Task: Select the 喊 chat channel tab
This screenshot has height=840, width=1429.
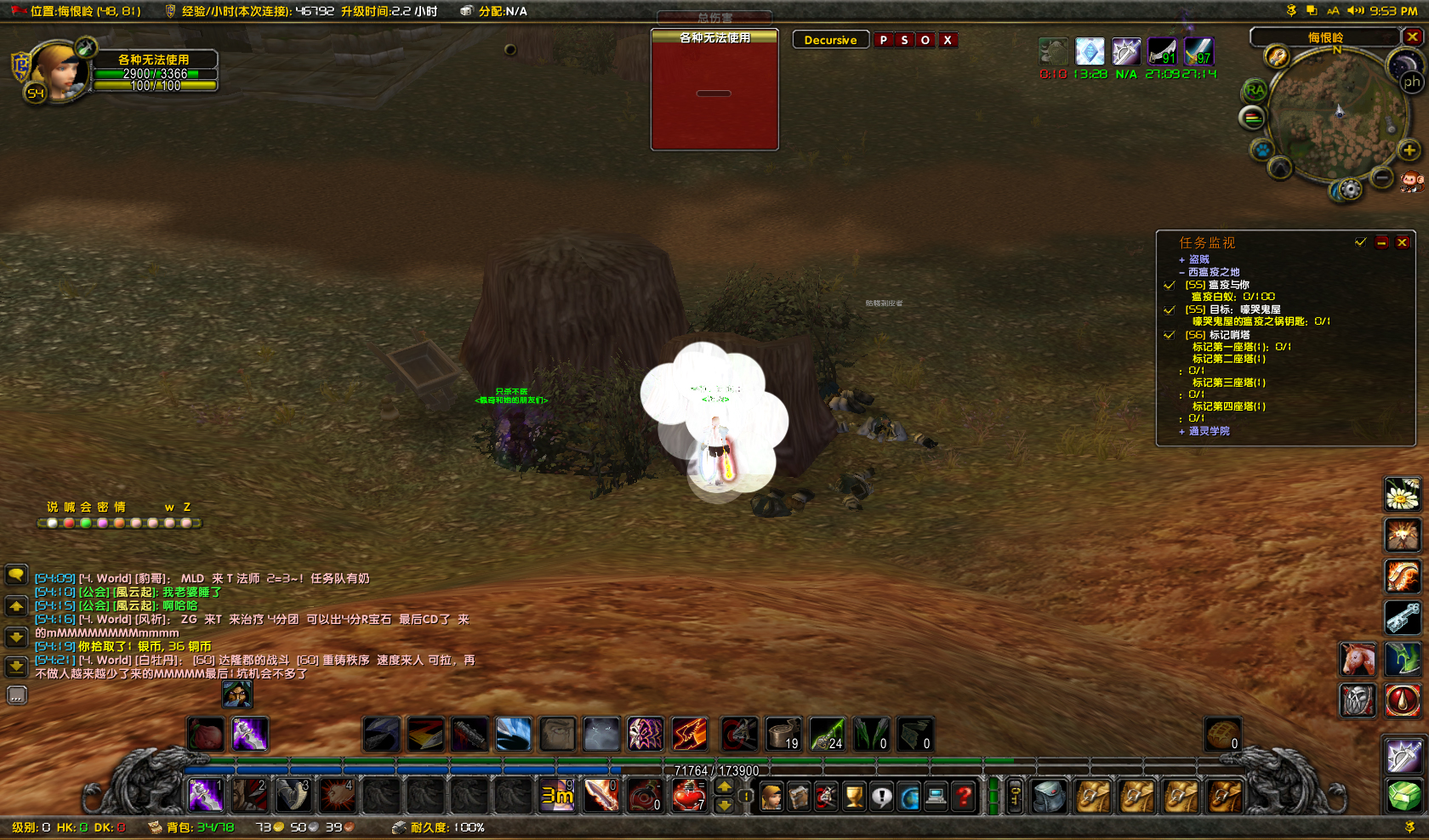Action: [x=69, y=507]
